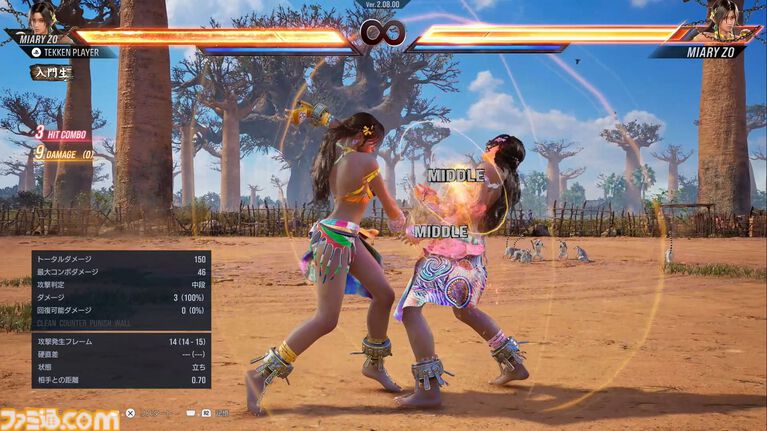Select the opponent's Miary Zo portrait
The height and width of the screenshot is (431, 767).
(722, 15)
